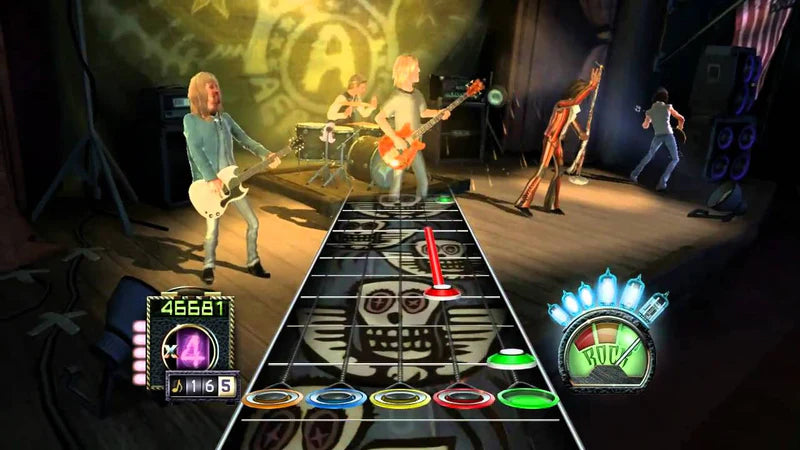Click the red sustain note gem
Screen dimensions: 800x450
tap(442, 291)
